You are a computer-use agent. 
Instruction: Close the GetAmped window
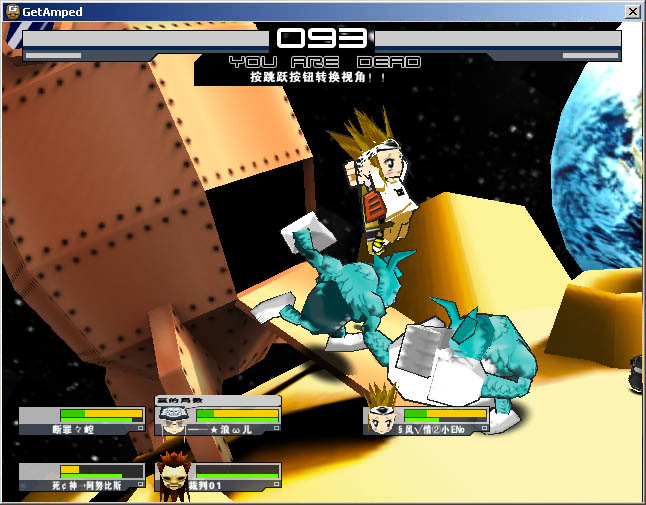(x=632, y=11)
